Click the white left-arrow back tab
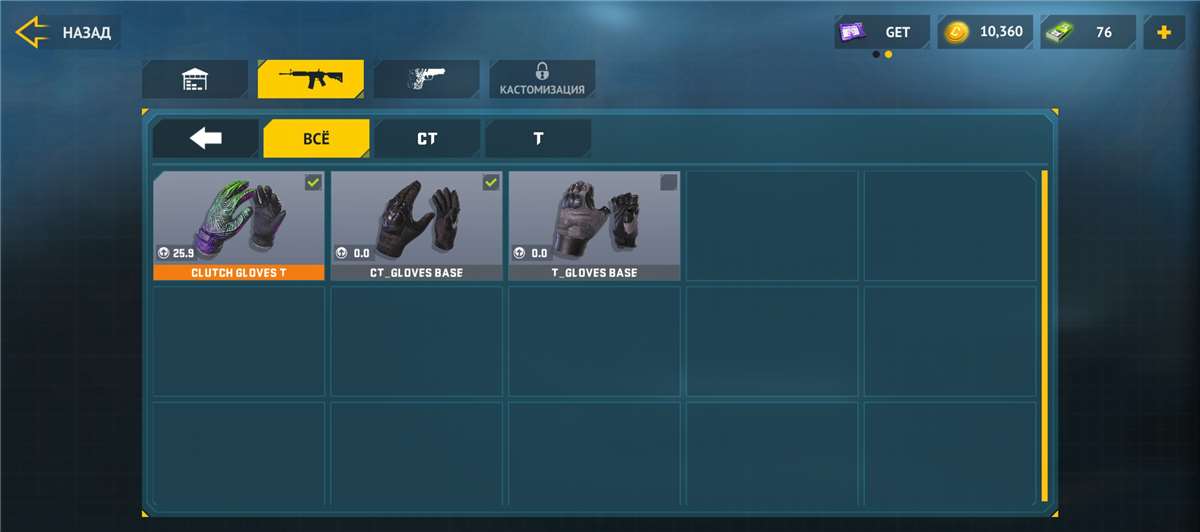Image resolution: width=1200 pixels, height=532 pixels. tap(206, 139)
